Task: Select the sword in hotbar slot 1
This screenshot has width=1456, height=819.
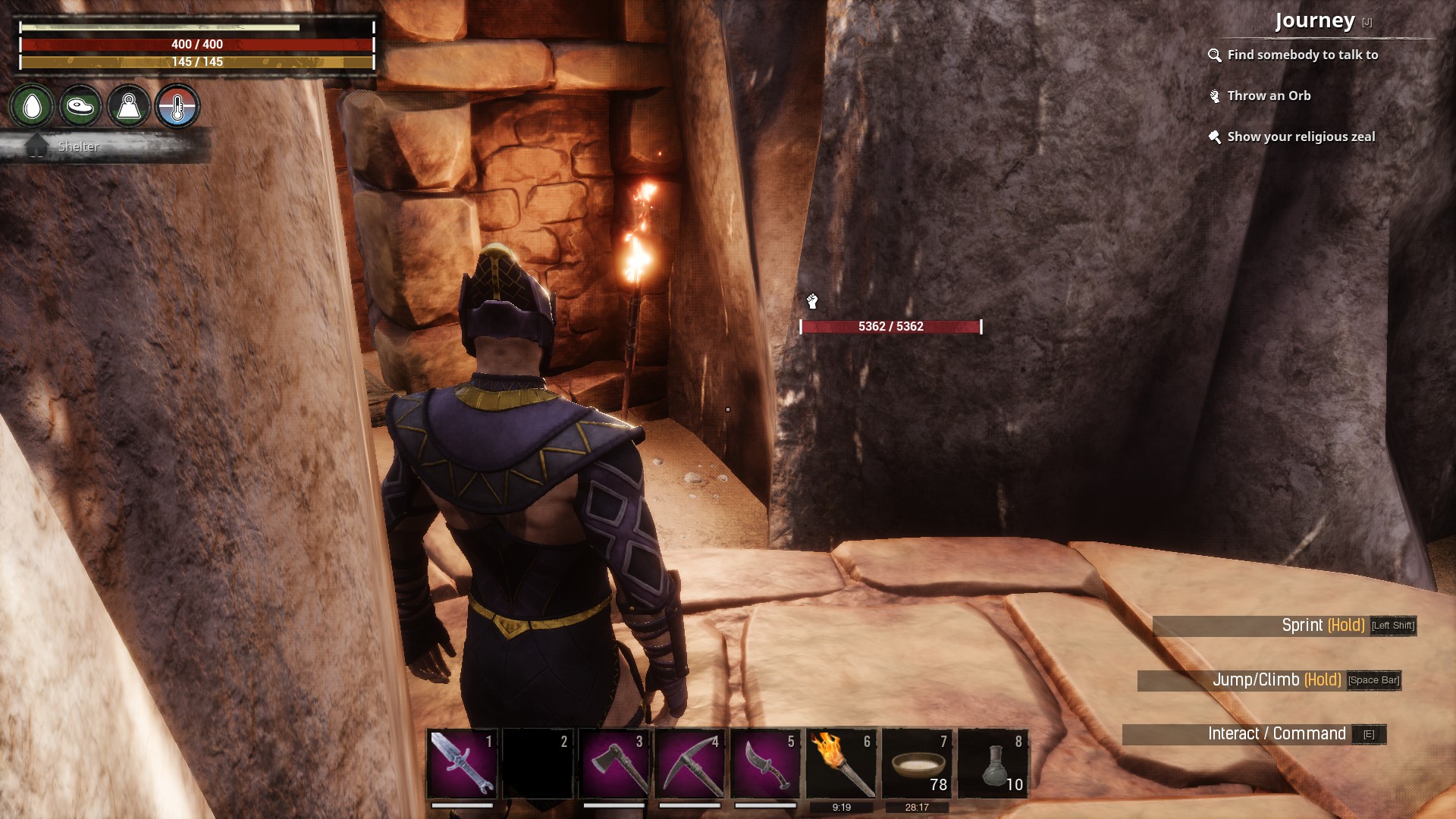Action: [463, 764]
